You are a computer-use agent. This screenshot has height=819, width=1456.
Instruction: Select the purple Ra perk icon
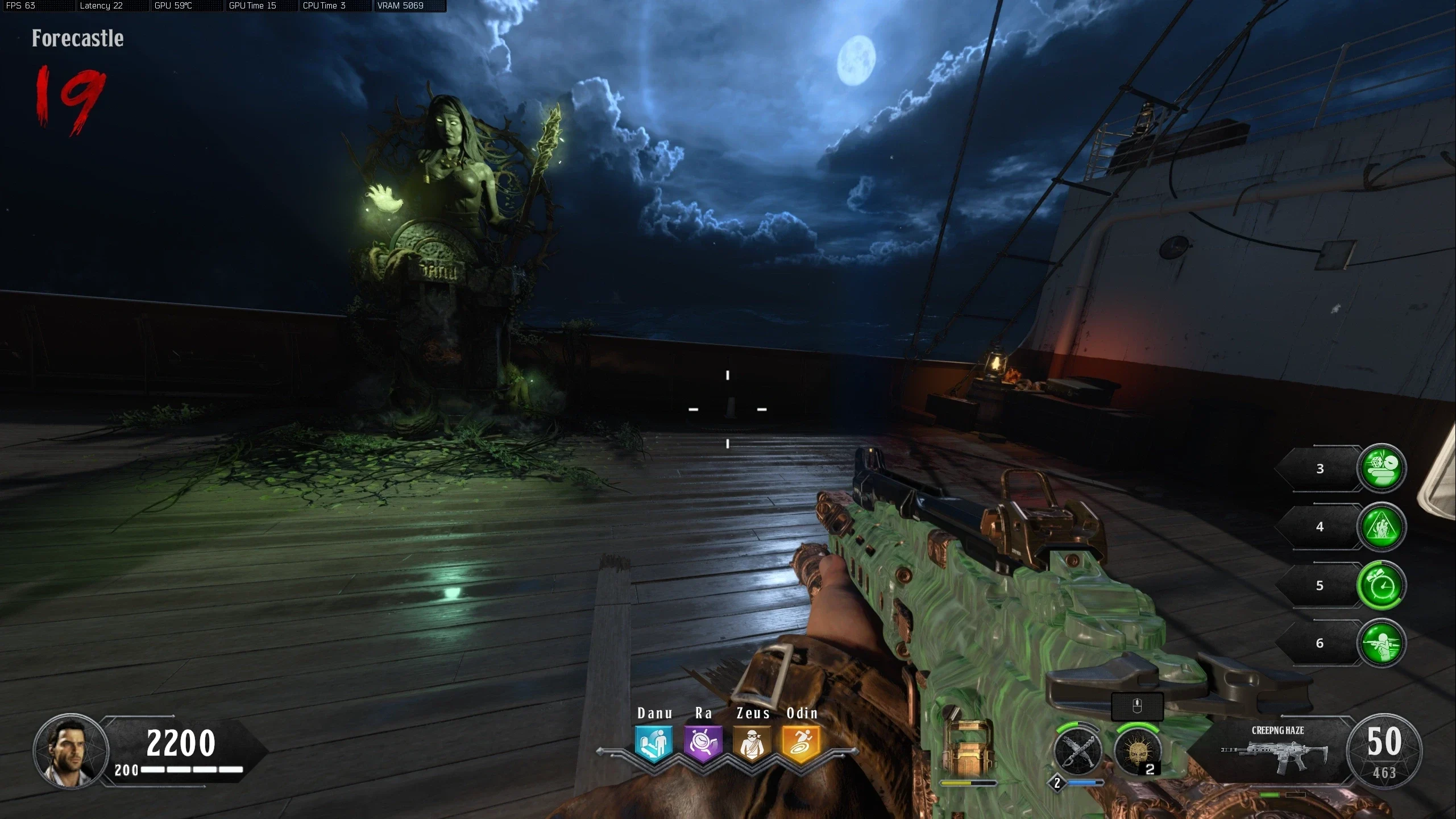point(703,743)
